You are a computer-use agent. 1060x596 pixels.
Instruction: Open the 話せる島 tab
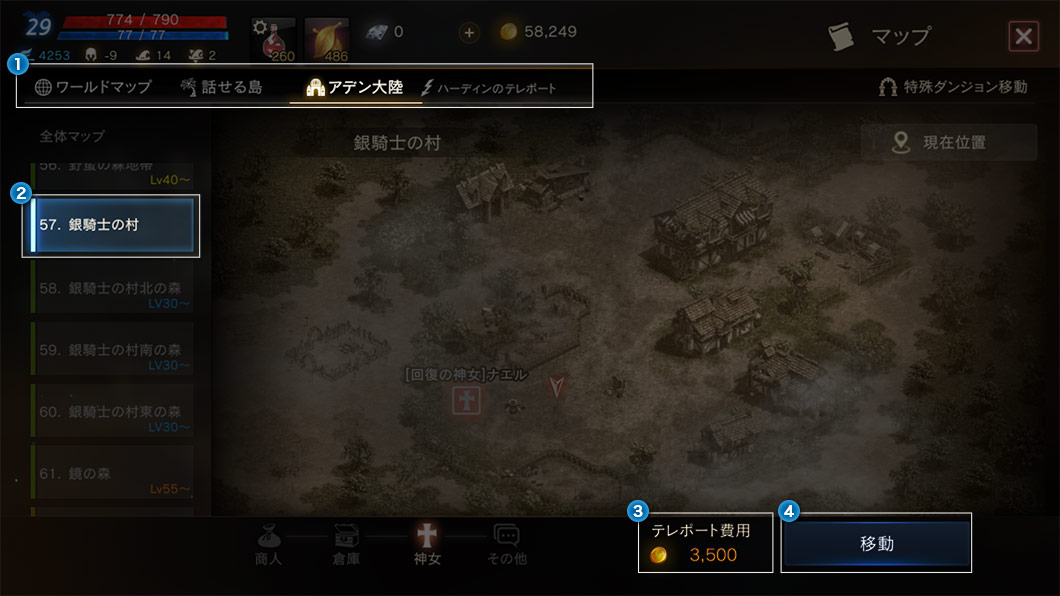pyautogui.click(x=221, y=87)
